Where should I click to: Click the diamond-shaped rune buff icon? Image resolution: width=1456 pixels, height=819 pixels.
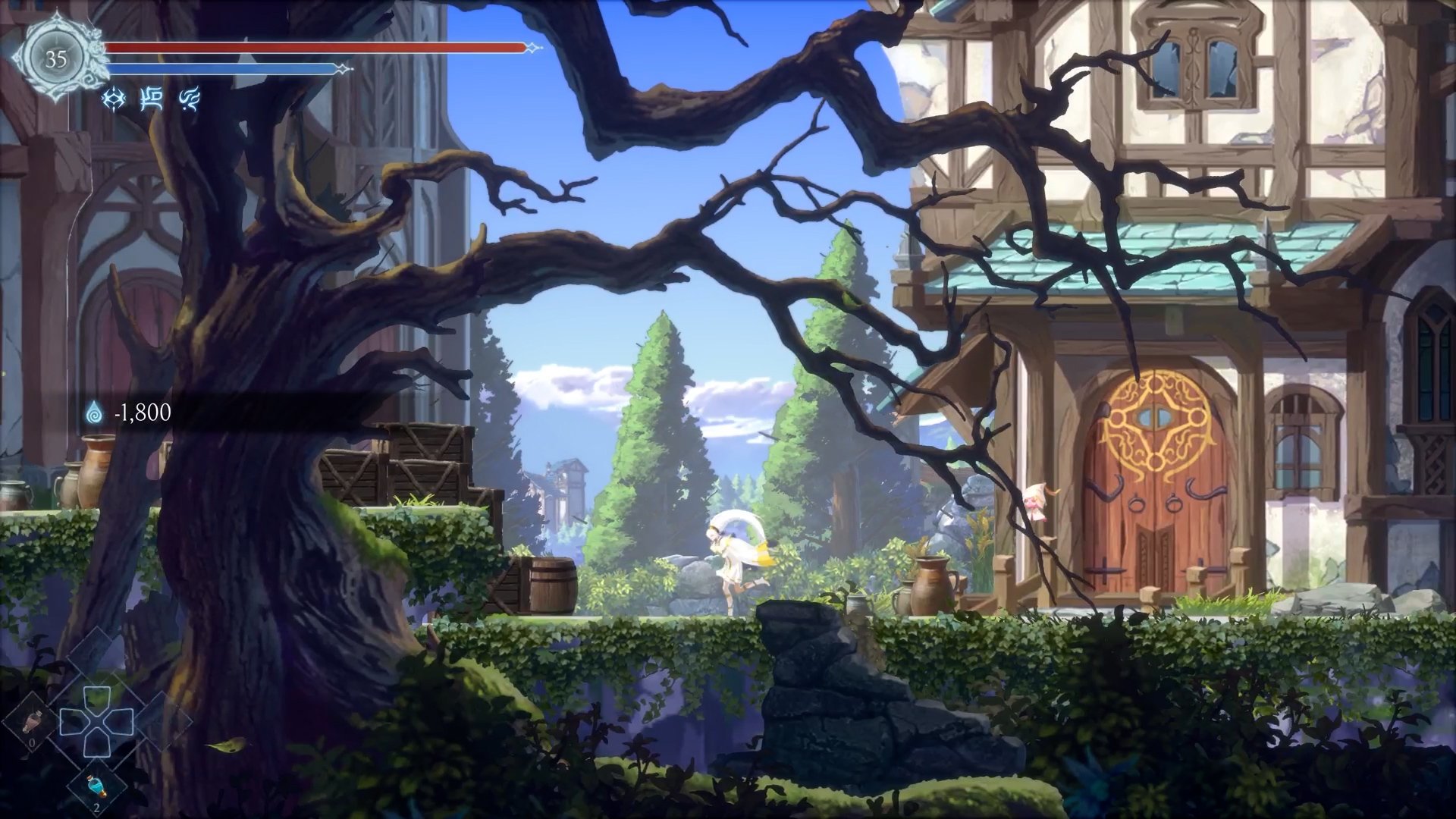113,98
